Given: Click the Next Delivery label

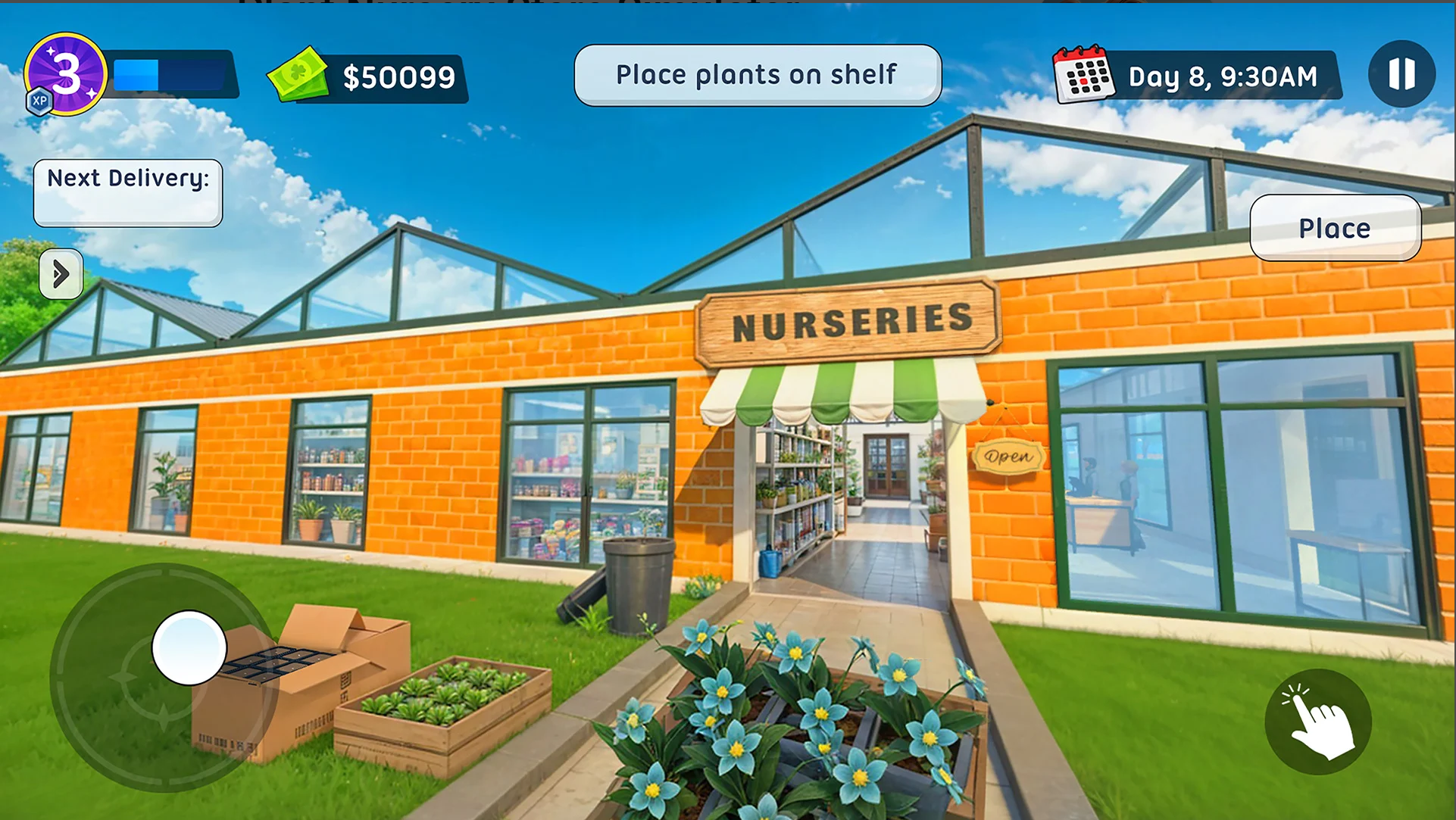Looking at the screenshot, I should click(127, 179).
